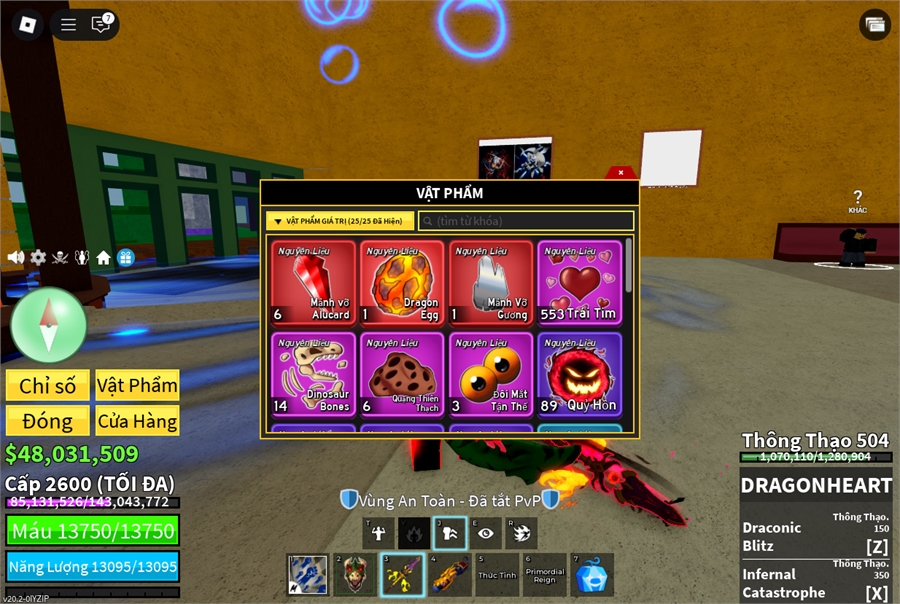900x604 pixels.
Task: Open the Roblox chat button
Action: pos(101,25)
